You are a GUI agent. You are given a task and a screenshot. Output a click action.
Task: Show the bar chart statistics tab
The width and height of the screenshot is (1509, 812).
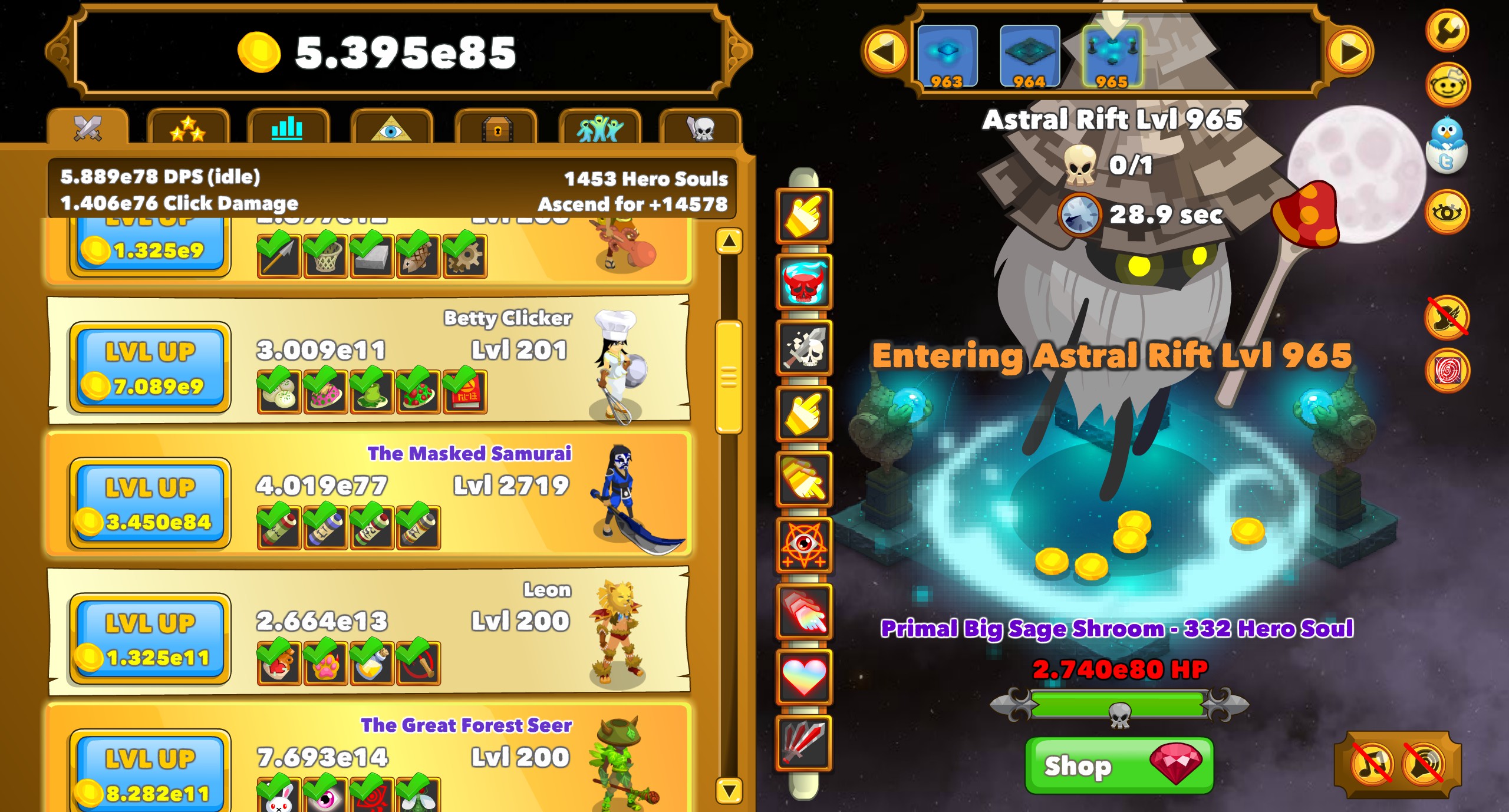pos(288,127)
